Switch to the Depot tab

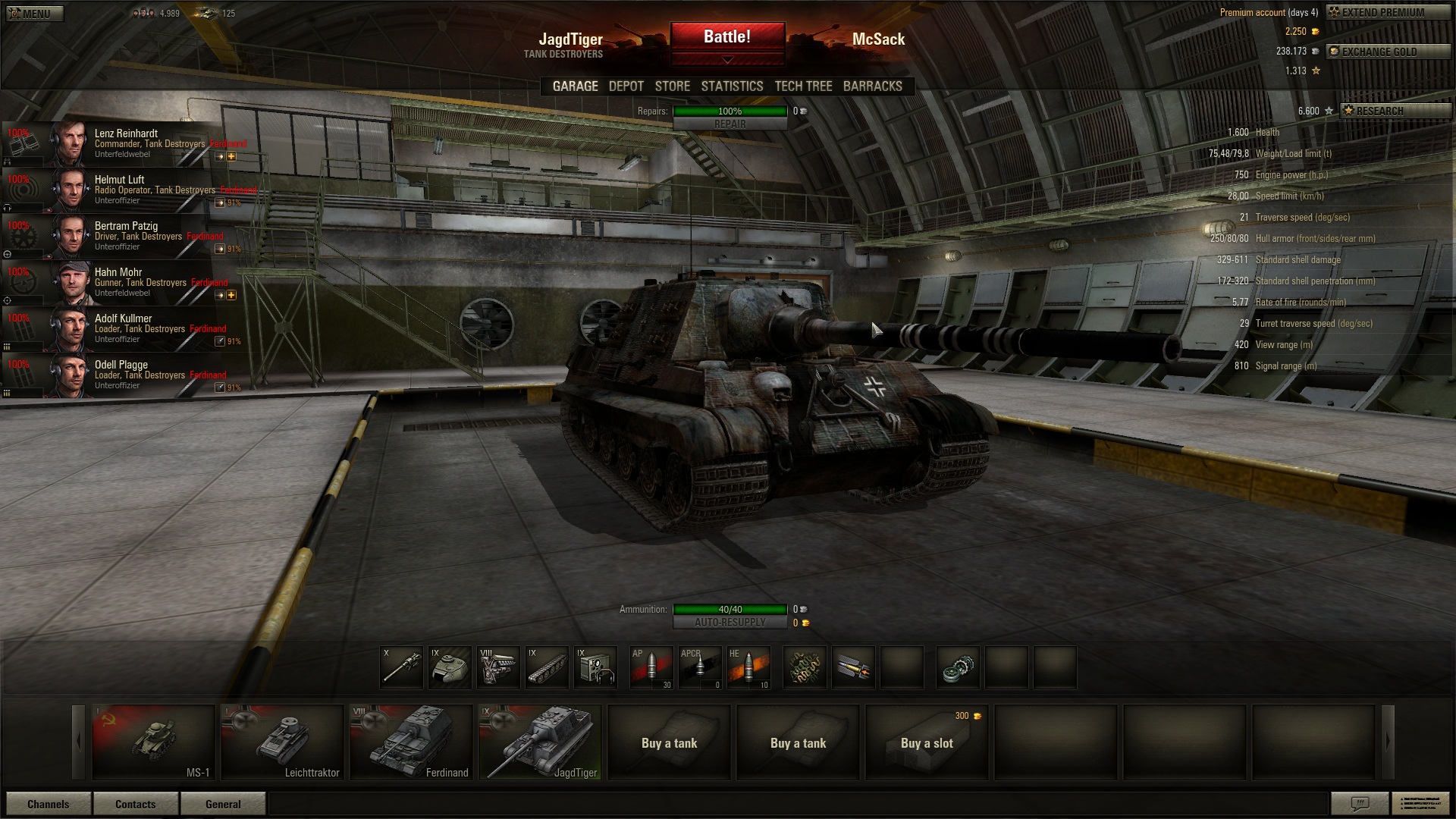(x=626, y=86)
